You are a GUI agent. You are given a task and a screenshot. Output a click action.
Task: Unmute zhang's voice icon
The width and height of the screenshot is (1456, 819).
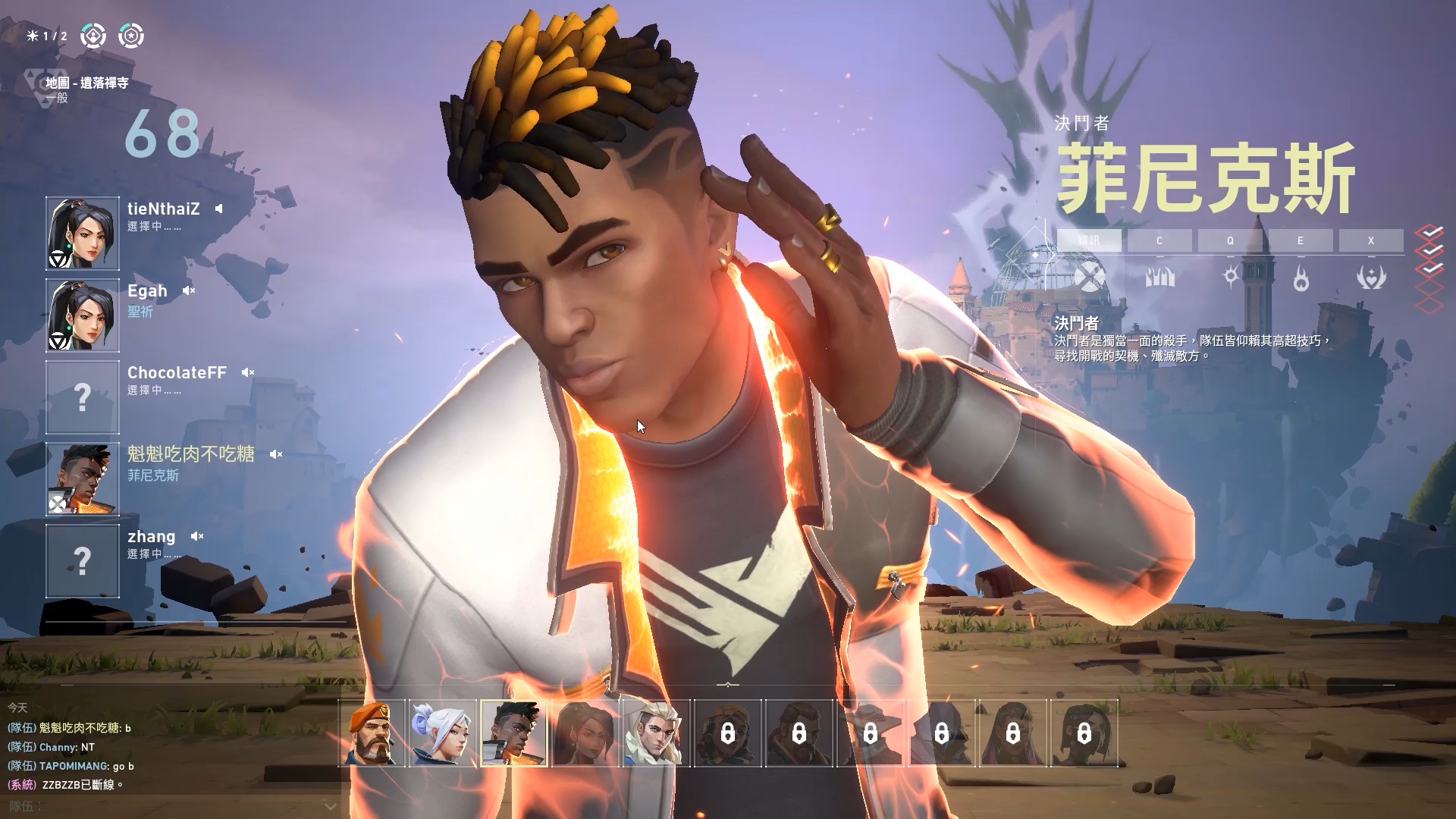point(197,536)
